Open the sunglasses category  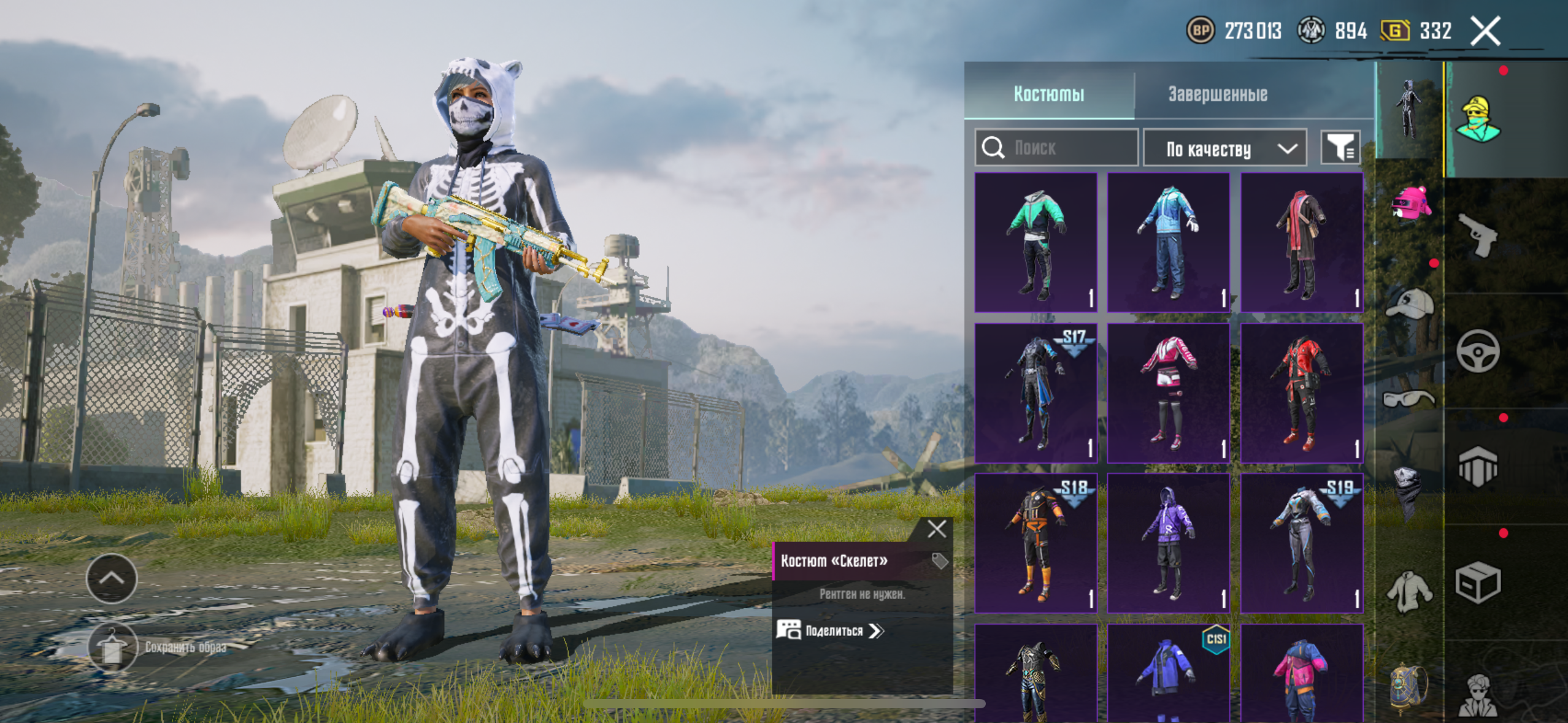[x=1409, y=399]
